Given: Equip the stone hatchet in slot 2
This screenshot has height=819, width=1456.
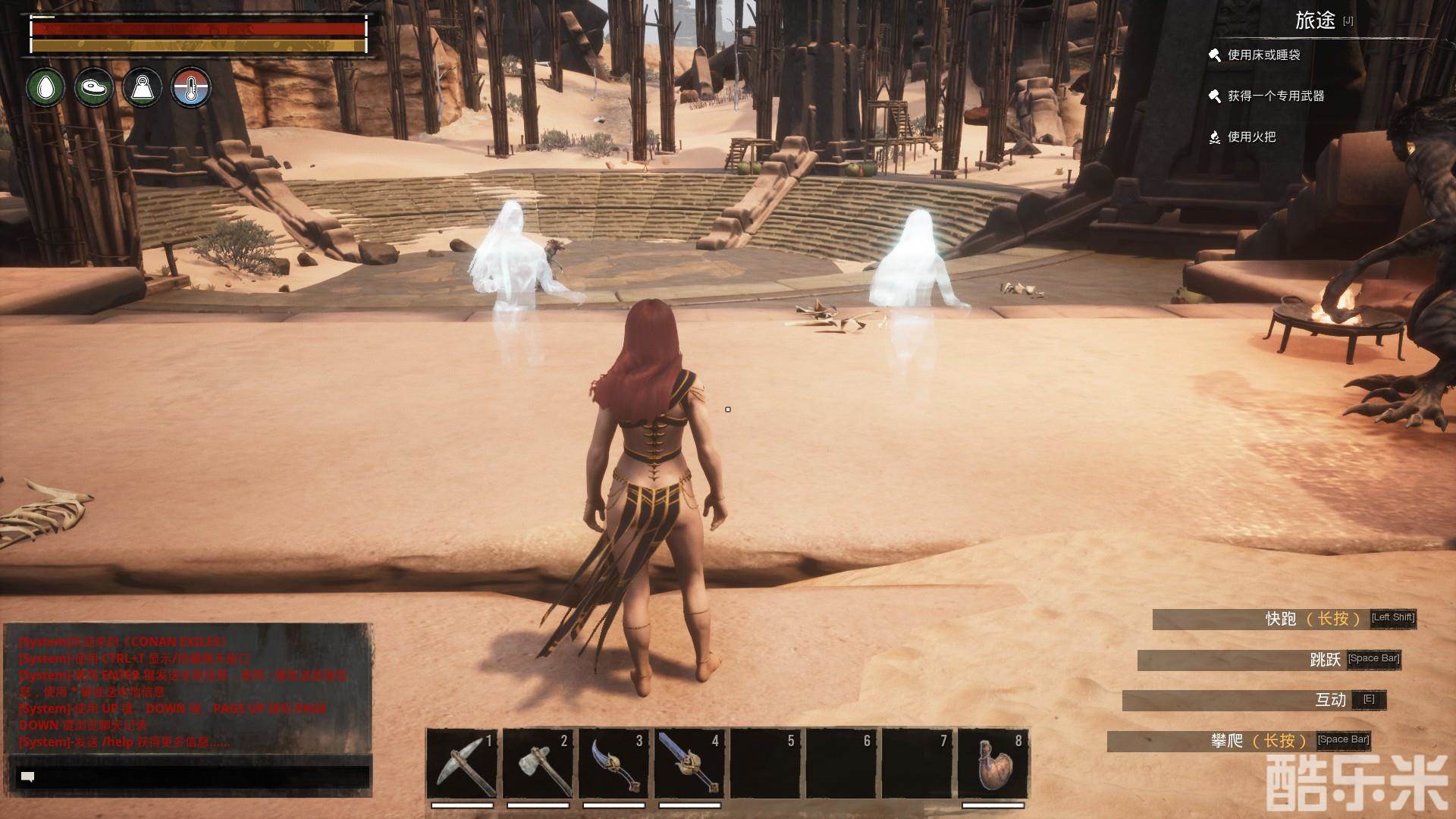Looking at the screenshot, I should [538, 763].
